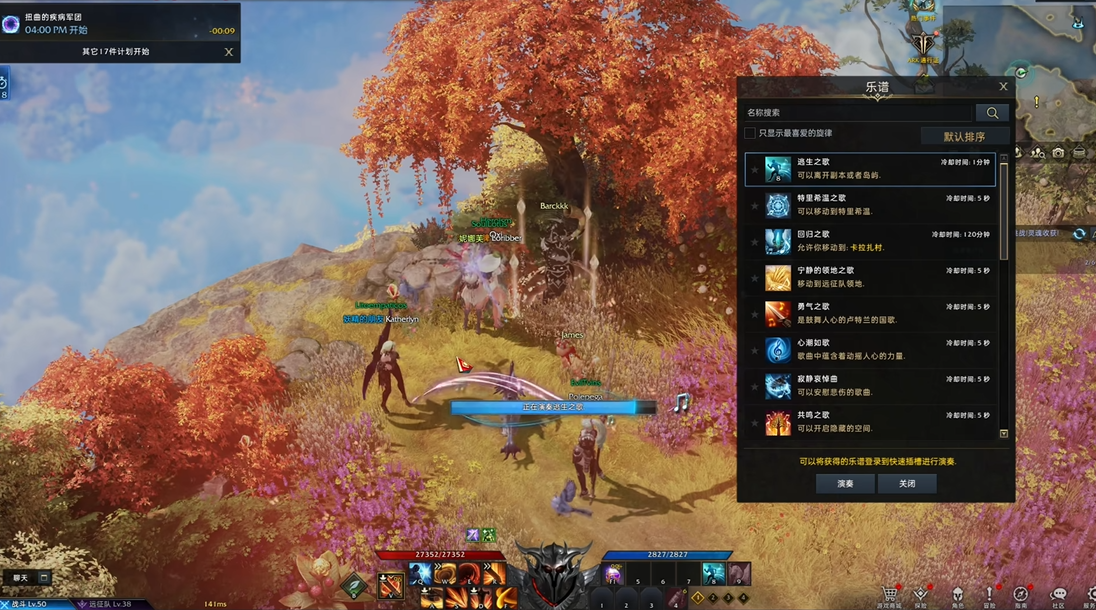This screenshot has width=1096, height=610.
Task: Dismiss the event schedule notification
Action: [229, 52]
